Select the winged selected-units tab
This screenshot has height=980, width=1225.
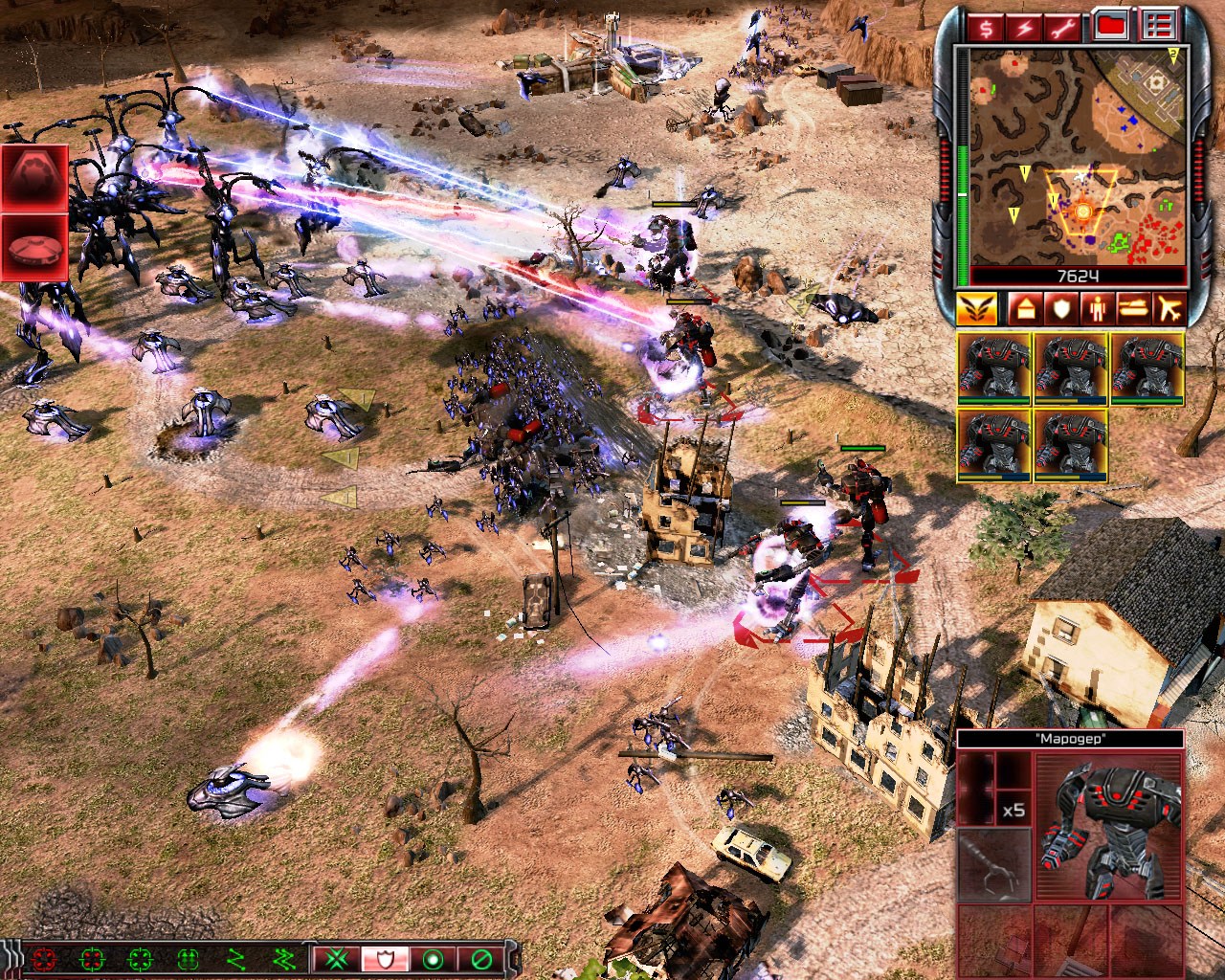(x=978, y=308)
